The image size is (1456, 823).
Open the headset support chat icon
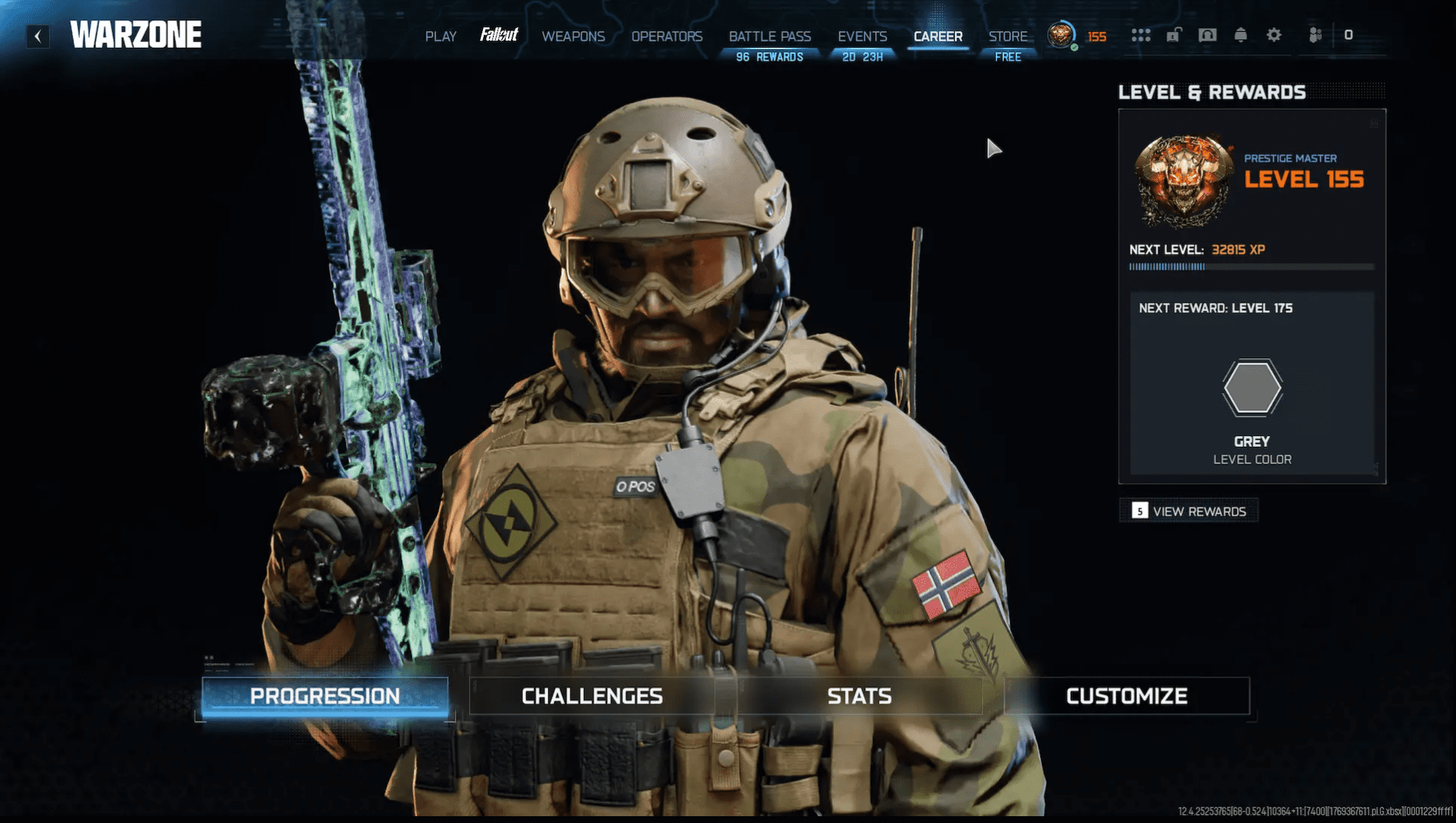tap(1208, 35)
